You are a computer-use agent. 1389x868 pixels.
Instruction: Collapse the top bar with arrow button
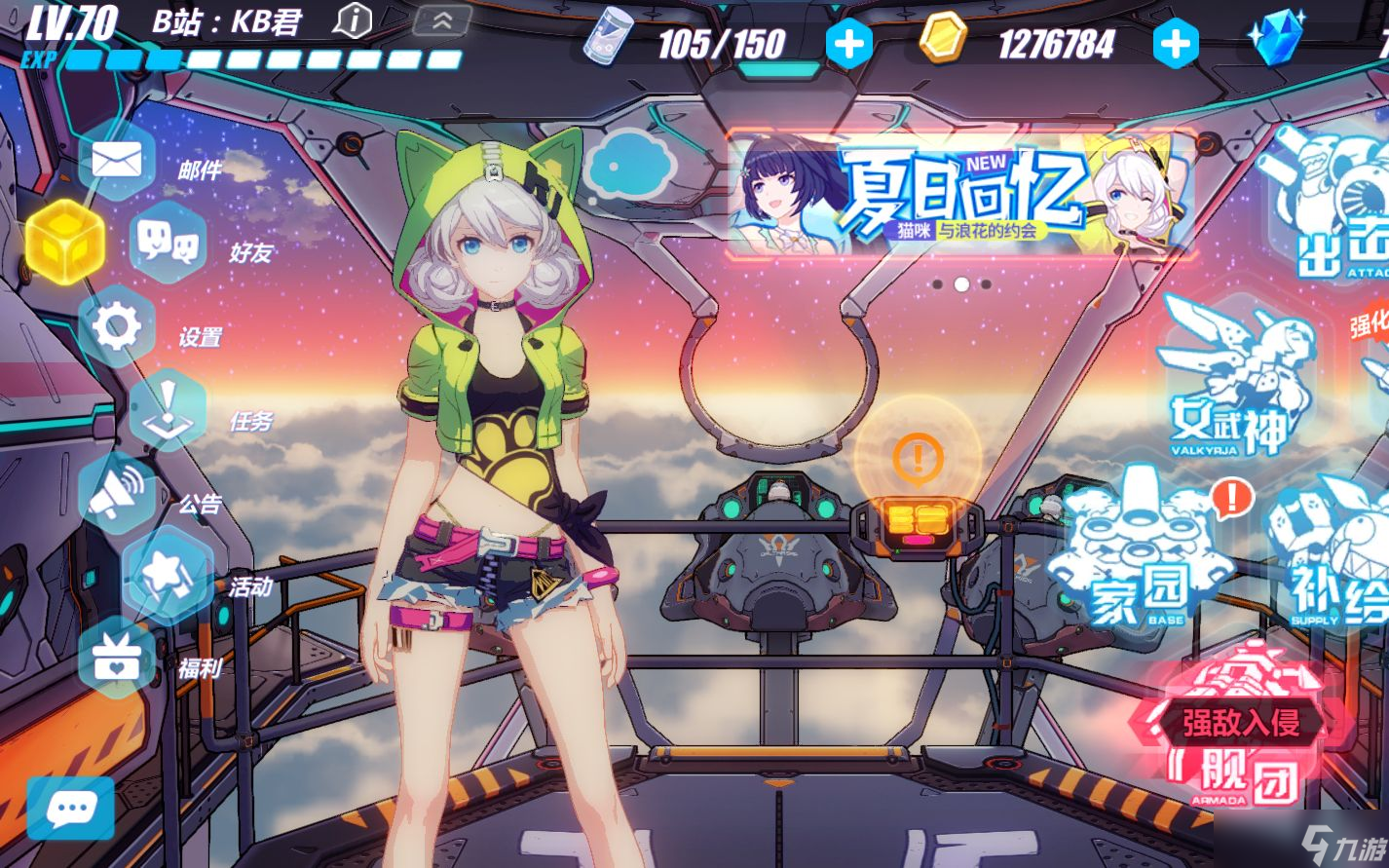[x=441, y=20]
